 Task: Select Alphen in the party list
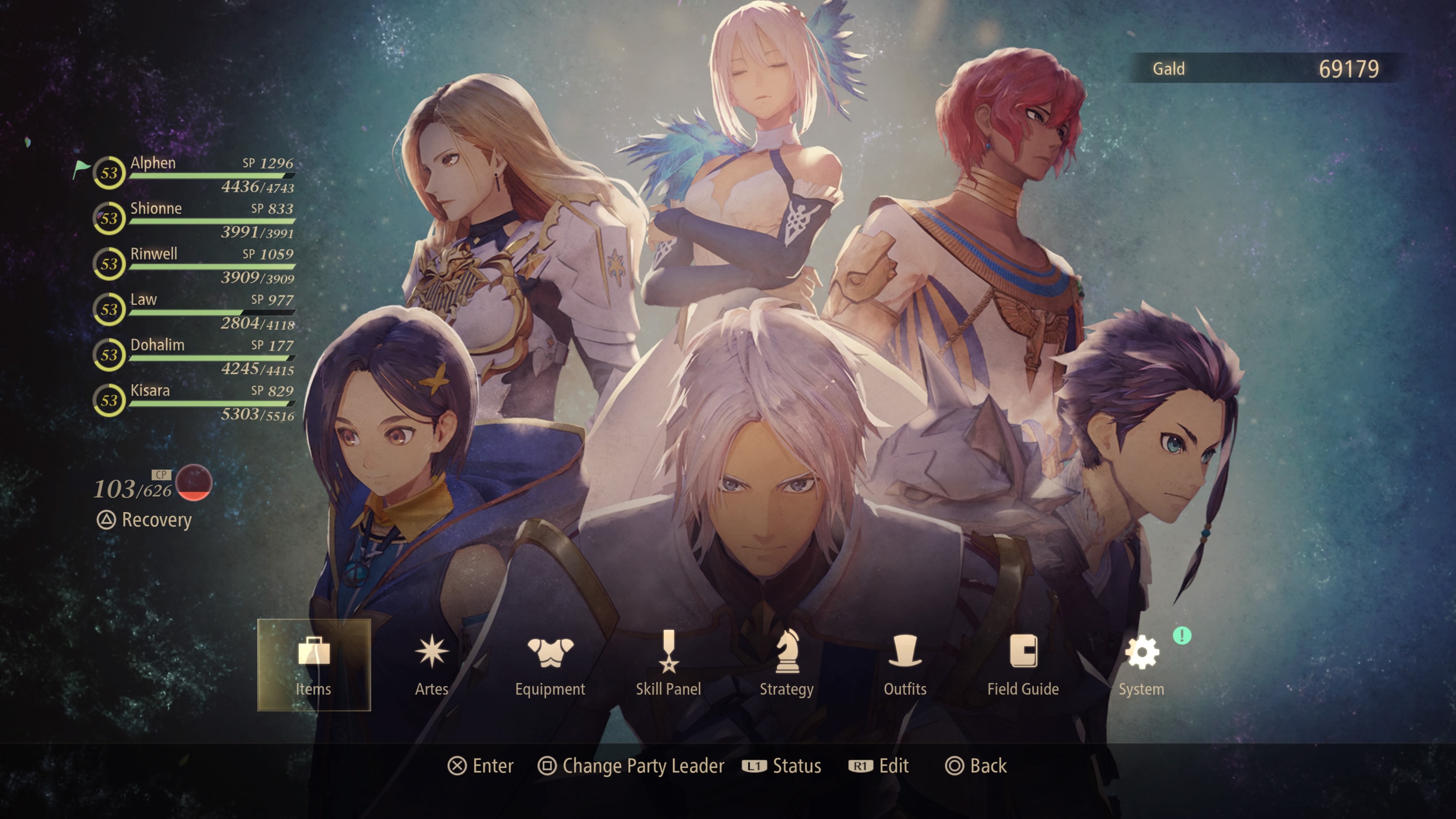coord(195,174)
